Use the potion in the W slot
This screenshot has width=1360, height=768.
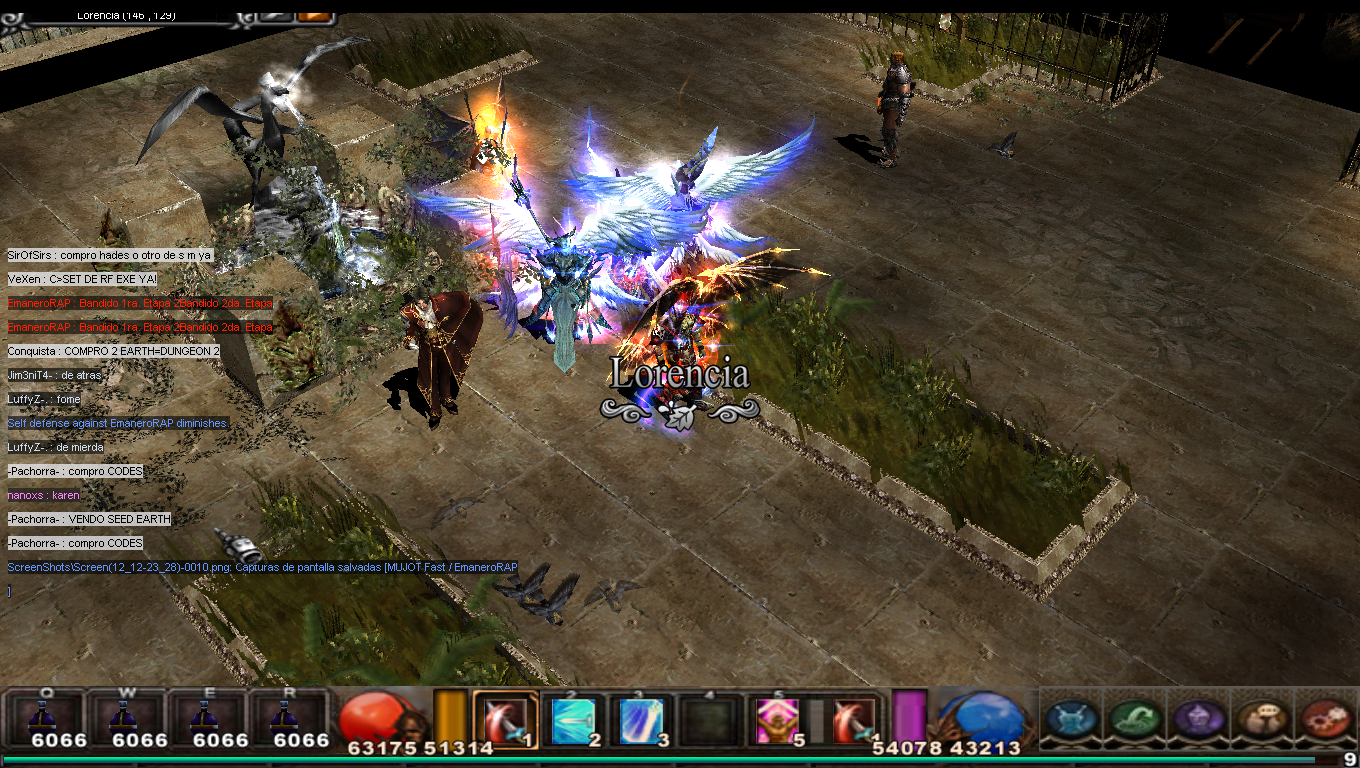click(x=124, y=717)
